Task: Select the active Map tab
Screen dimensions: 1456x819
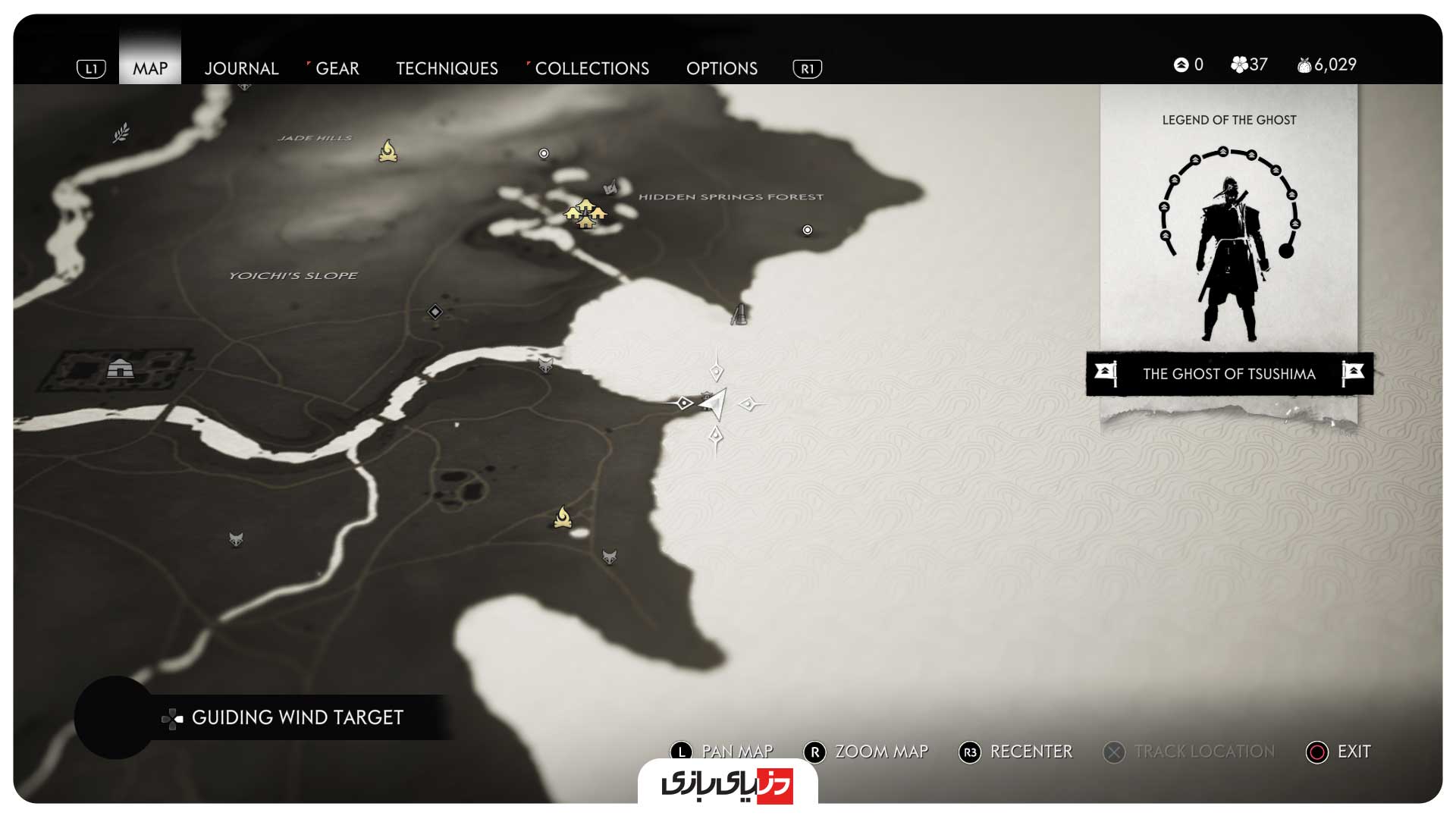Action: tap(150, 68)
